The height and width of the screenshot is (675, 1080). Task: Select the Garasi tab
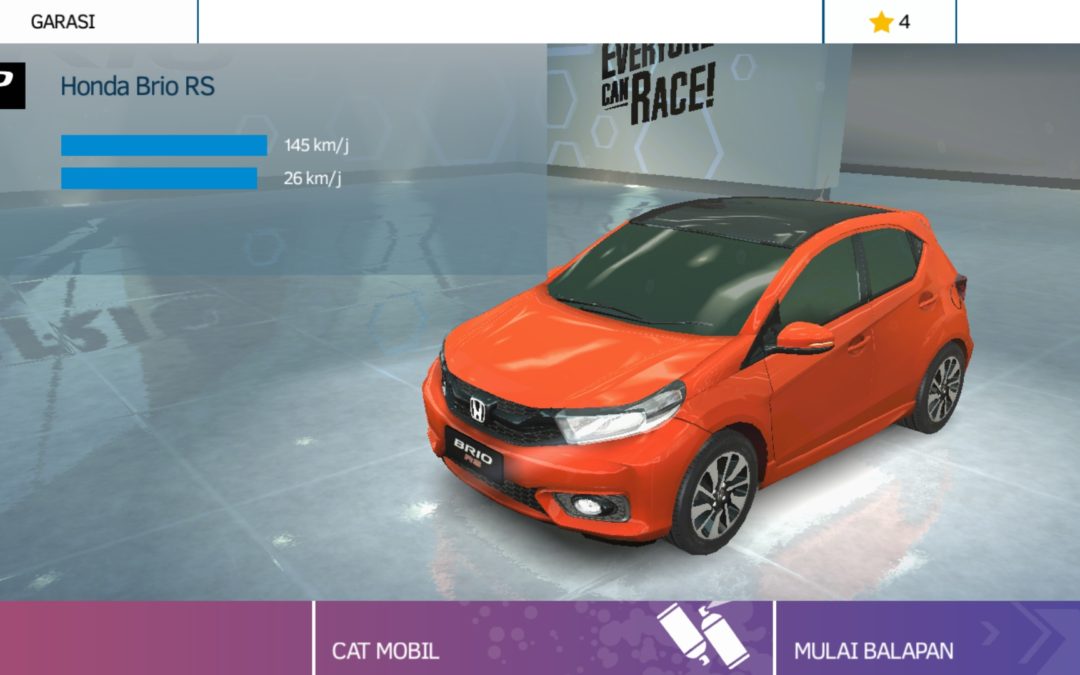click(x=64, y=21)
